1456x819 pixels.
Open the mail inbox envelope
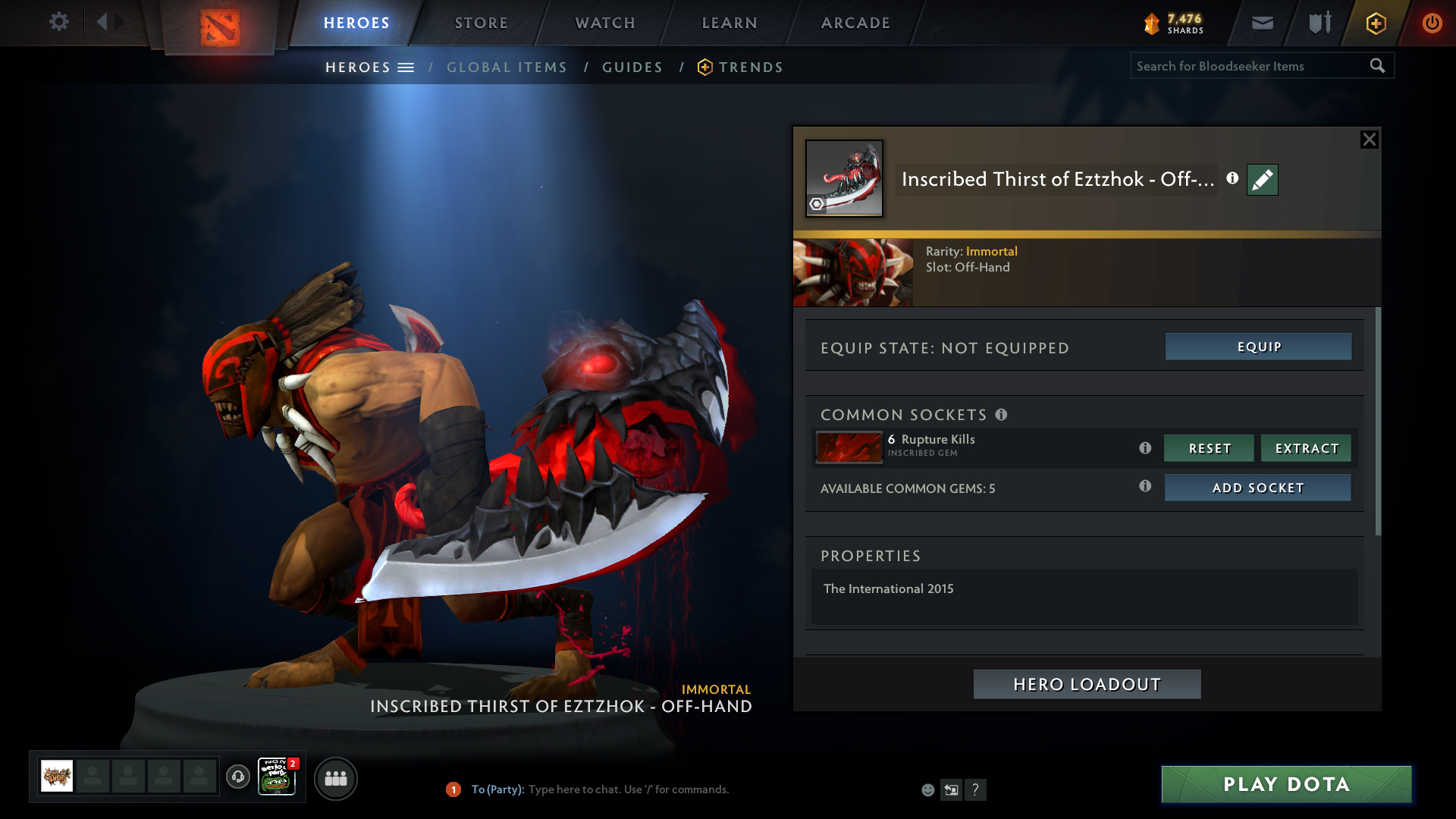tap(1263, 23)
